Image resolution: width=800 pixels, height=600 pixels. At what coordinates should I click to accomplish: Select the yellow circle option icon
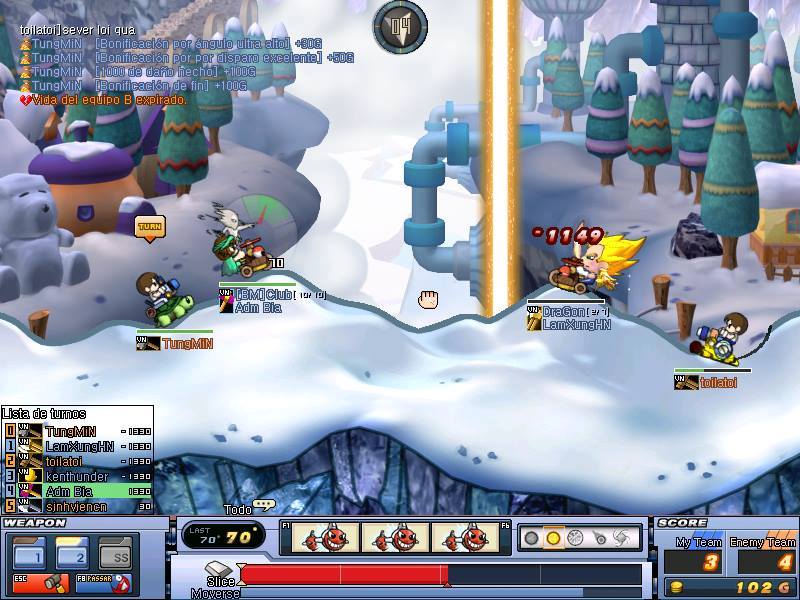[x=553, y=538]
